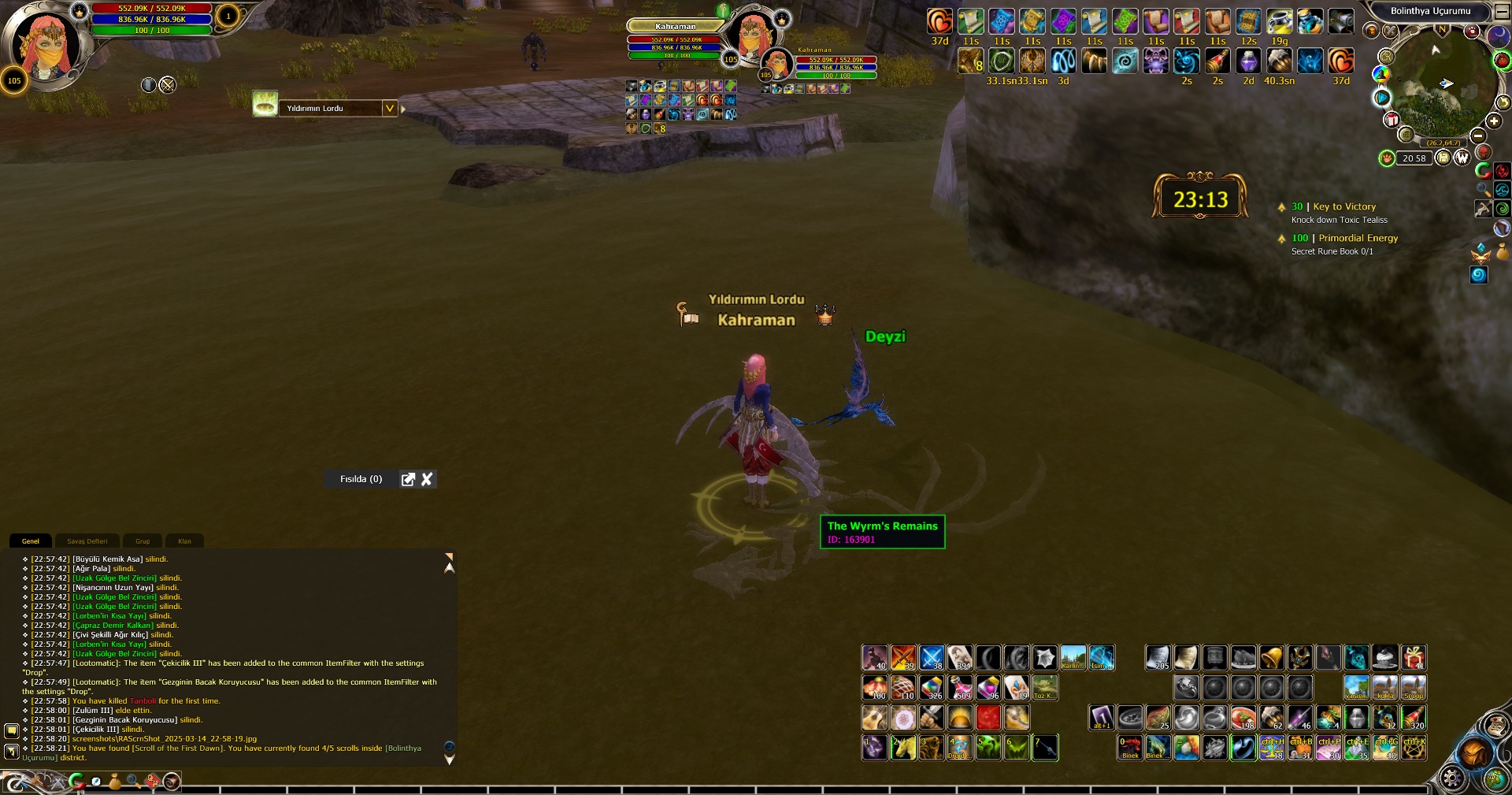Zoom in on the minimap

click(x=1494, y=121)
